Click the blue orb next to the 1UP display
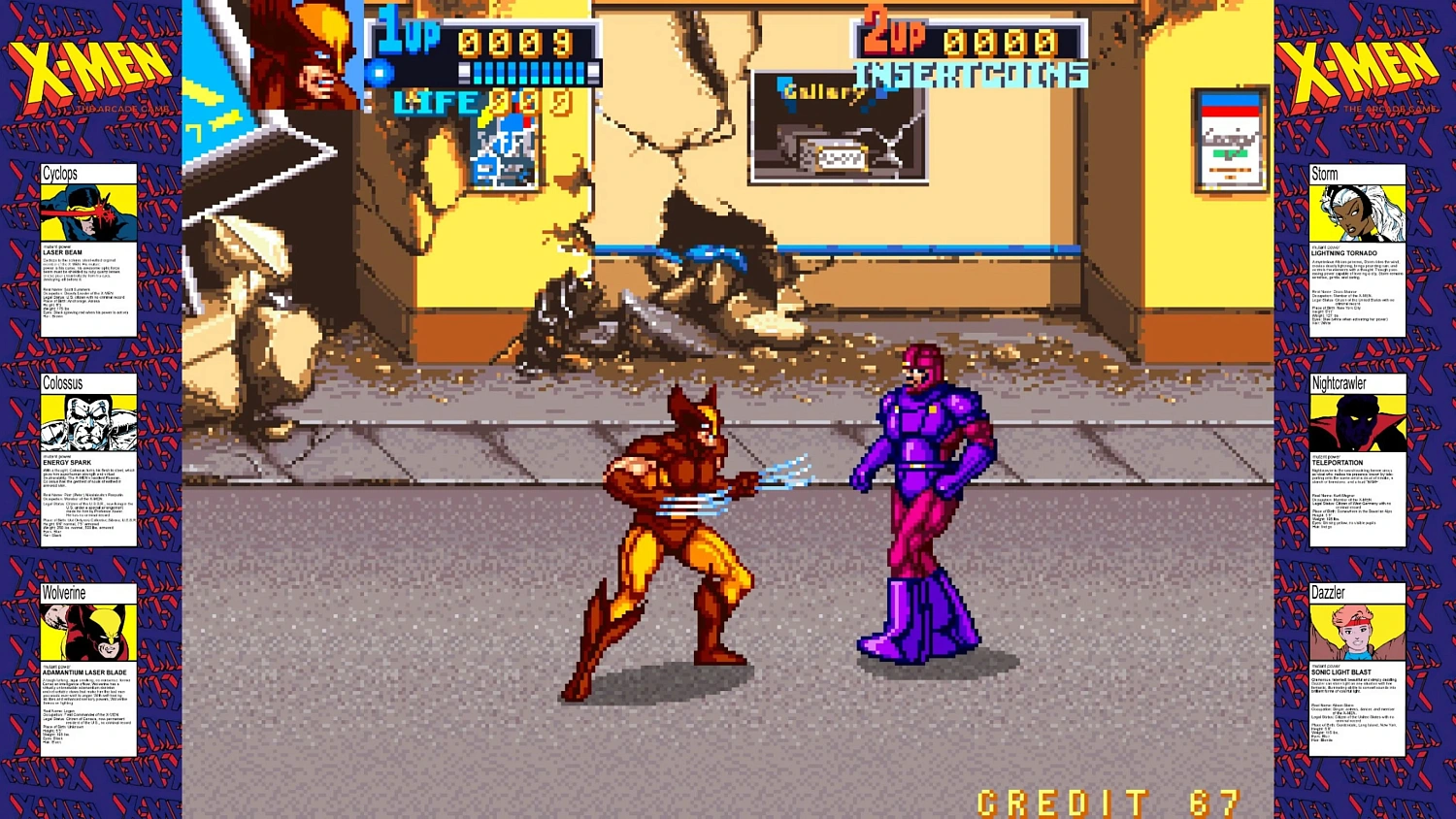This screenshot has width=1456, height=819. pos(377,73)
